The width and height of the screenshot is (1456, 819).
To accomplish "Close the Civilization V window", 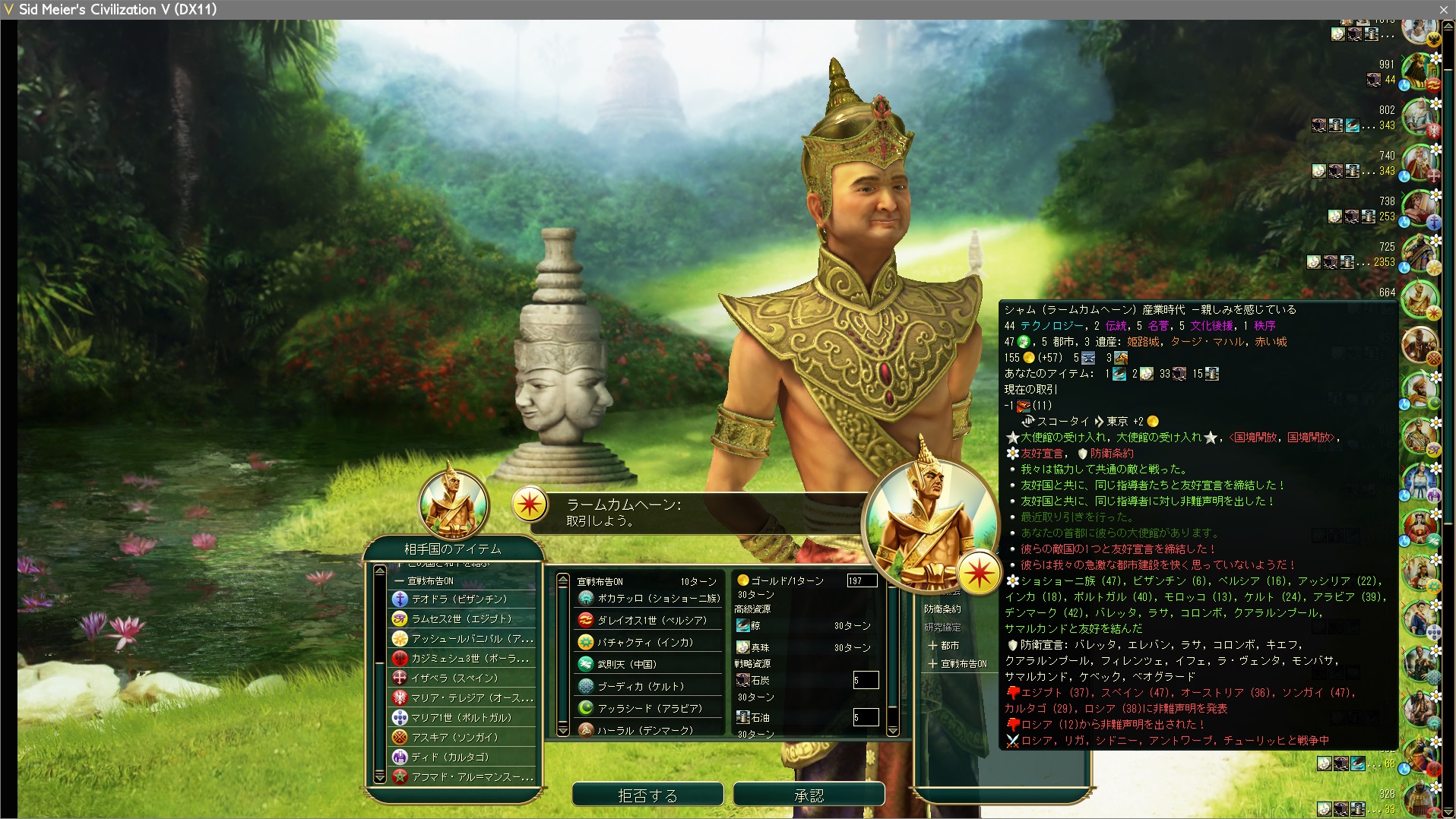I will pos(1443,9).
